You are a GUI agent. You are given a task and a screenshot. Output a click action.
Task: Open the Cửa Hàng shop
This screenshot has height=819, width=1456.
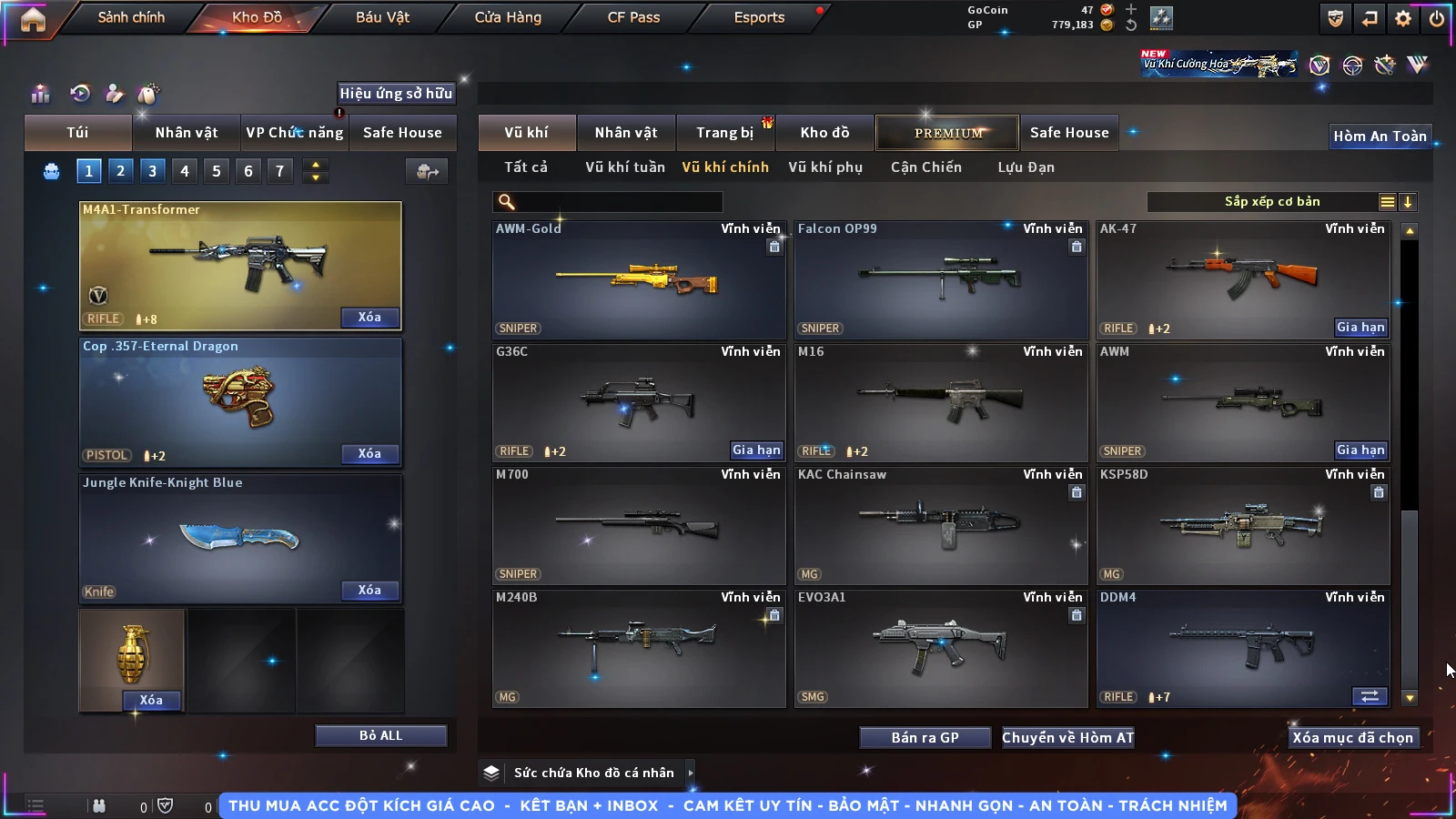[508, 17]
